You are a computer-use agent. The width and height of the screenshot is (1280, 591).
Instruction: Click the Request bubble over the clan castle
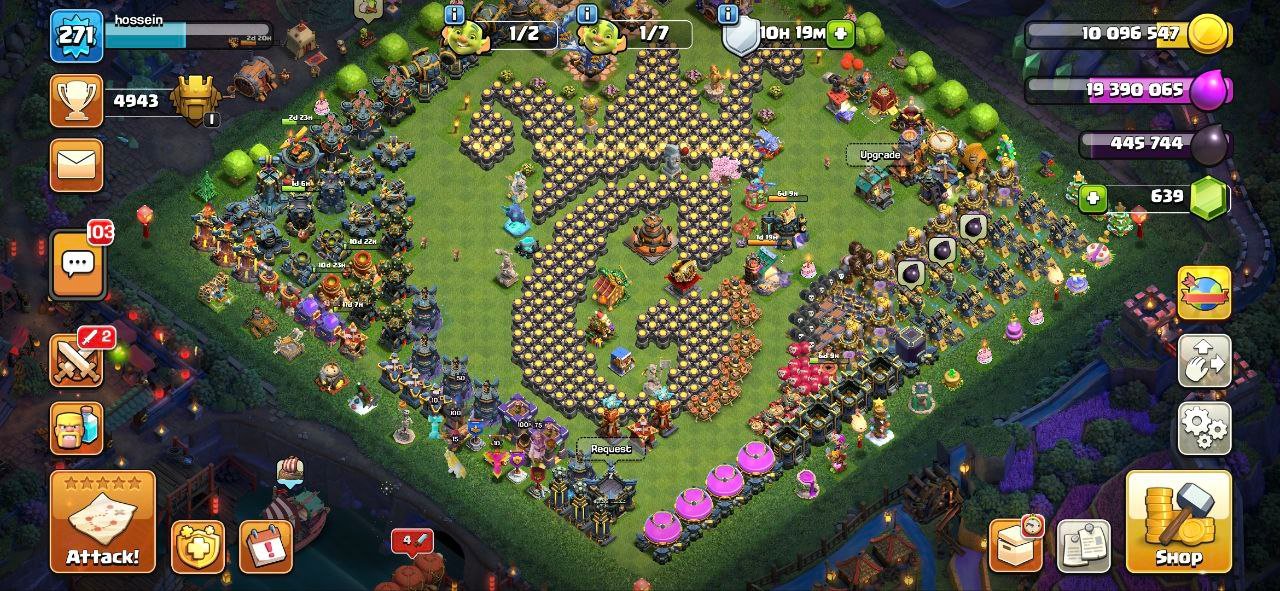[611, 449]
